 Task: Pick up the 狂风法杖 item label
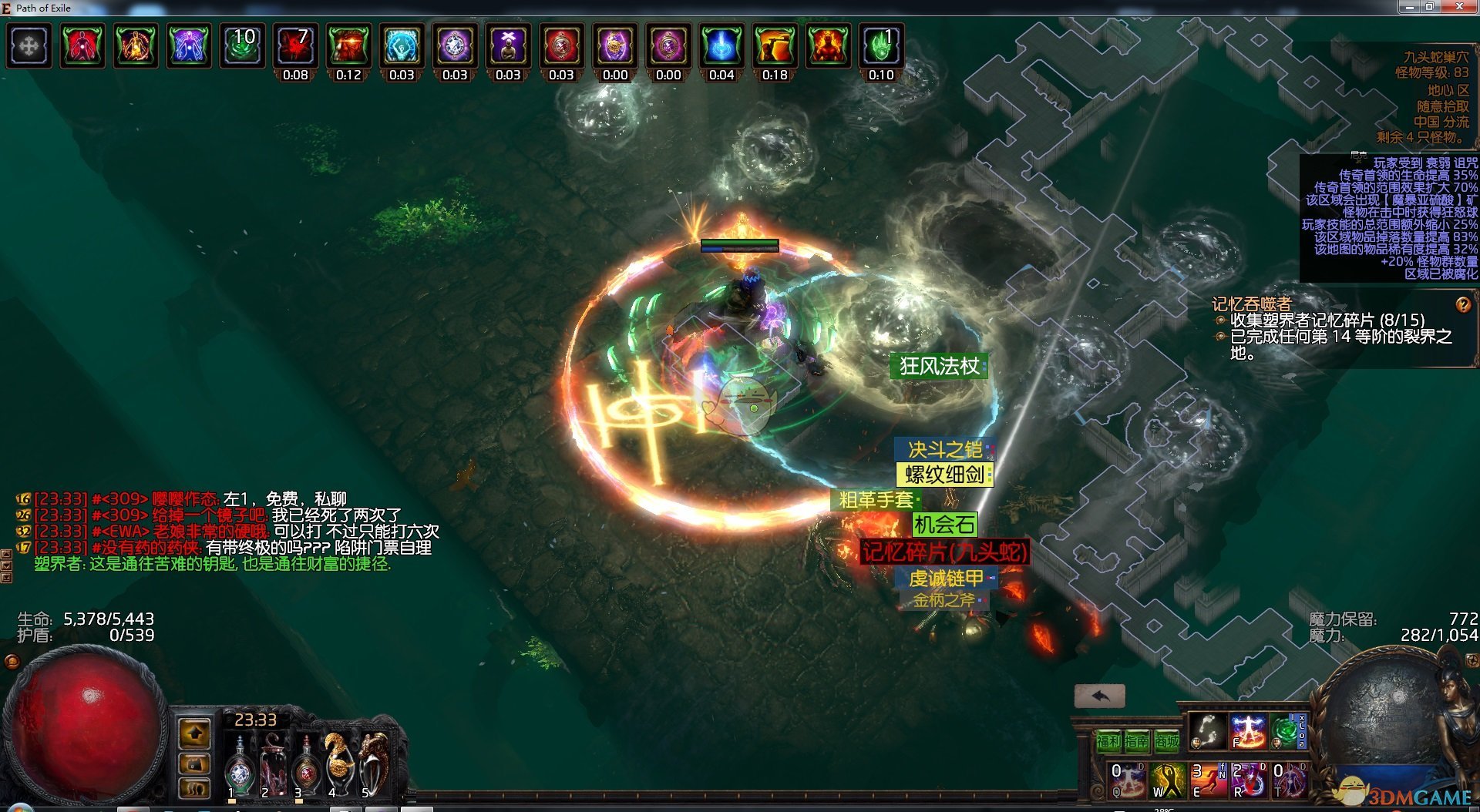click(939, 366)
